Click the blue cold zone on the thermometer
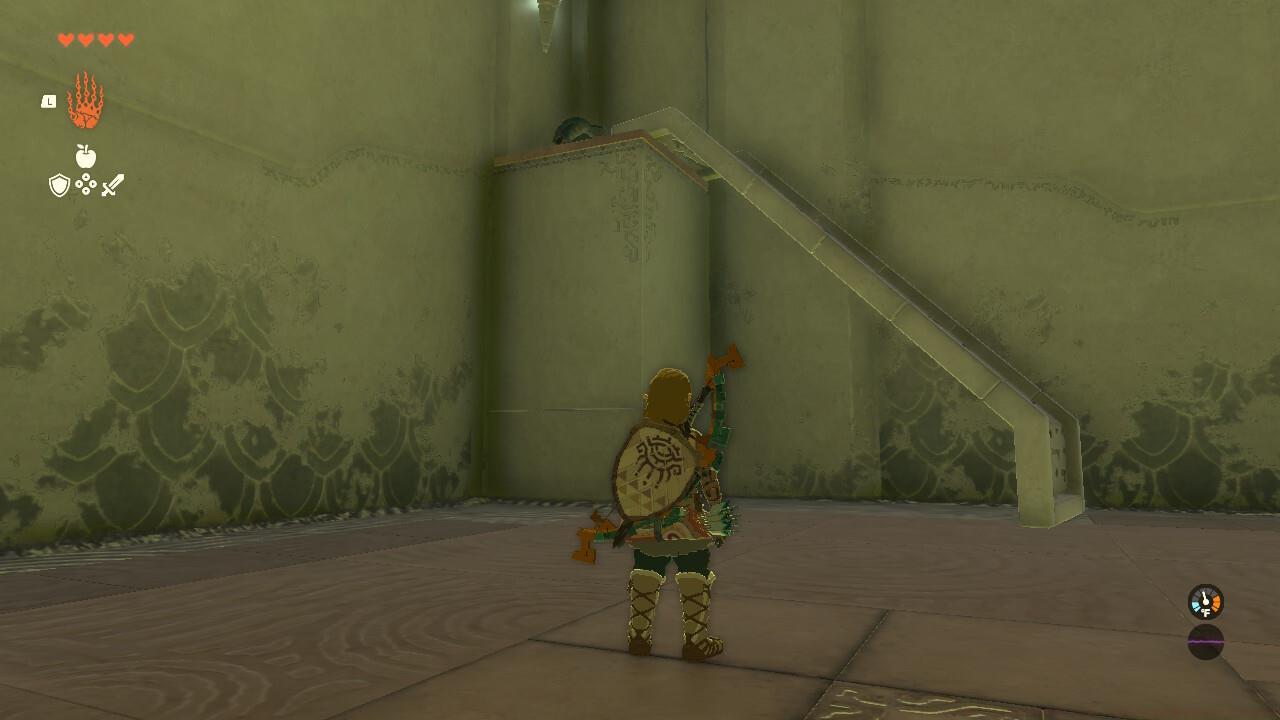The width and height of the screenshot is (1280, 720). (x=1195, y=606)
